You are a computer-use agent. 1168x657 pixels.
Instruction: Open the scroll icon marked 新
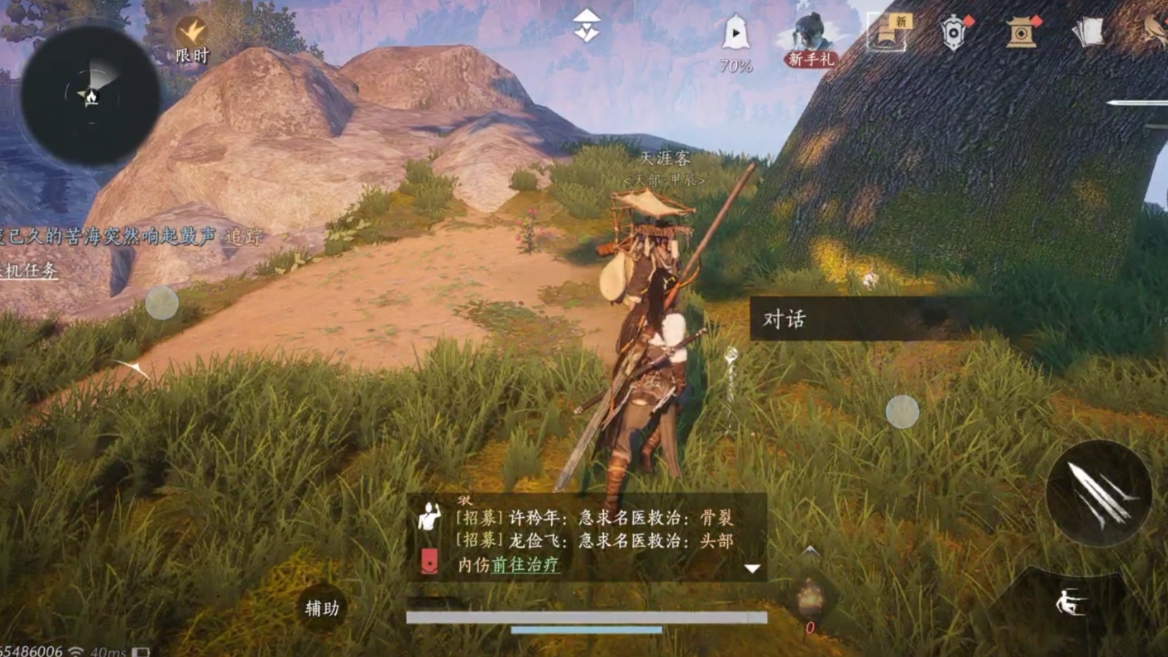click(x=887, y=33)
